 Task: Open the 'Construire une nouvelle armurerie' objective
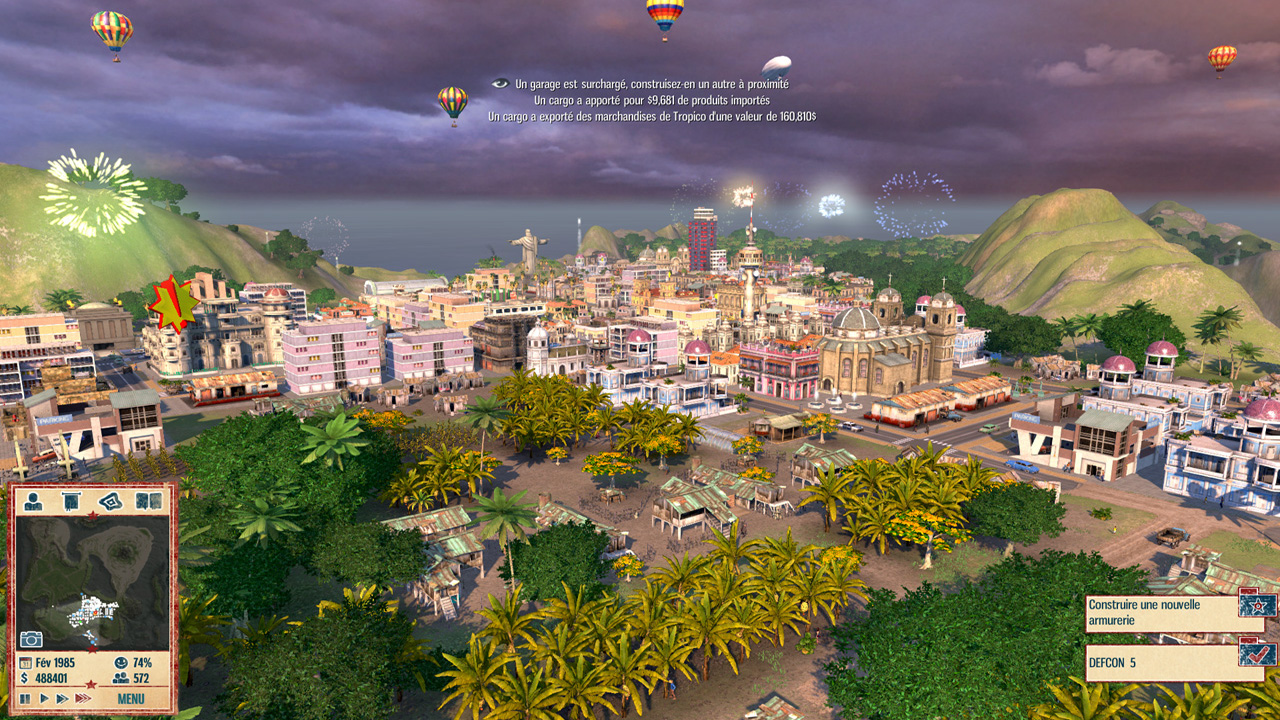point(1160,612)
